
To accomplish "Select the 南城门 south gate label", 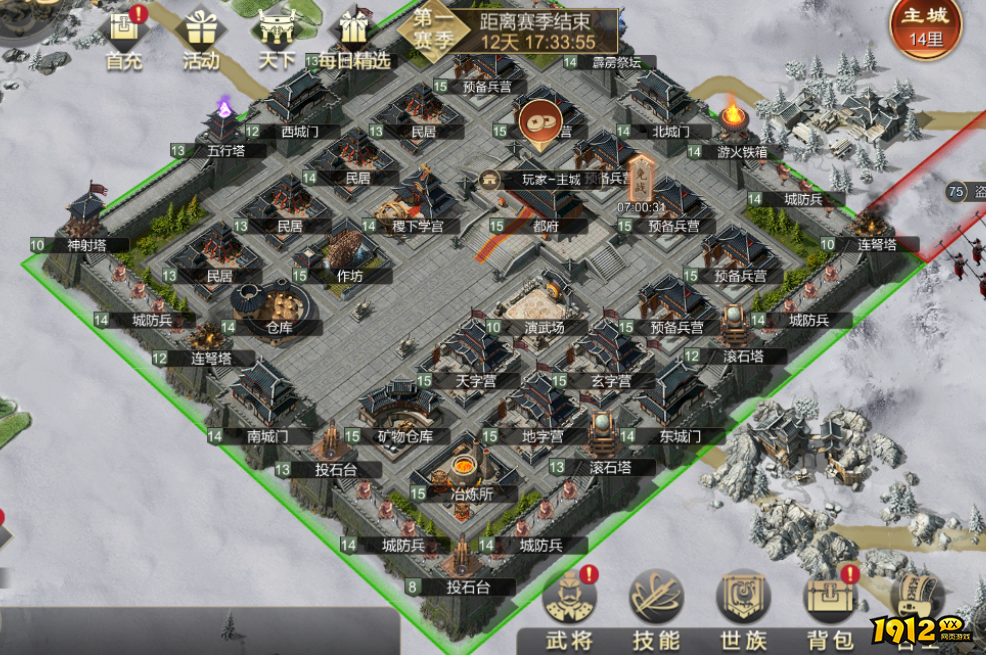I will tap(266, 436).
